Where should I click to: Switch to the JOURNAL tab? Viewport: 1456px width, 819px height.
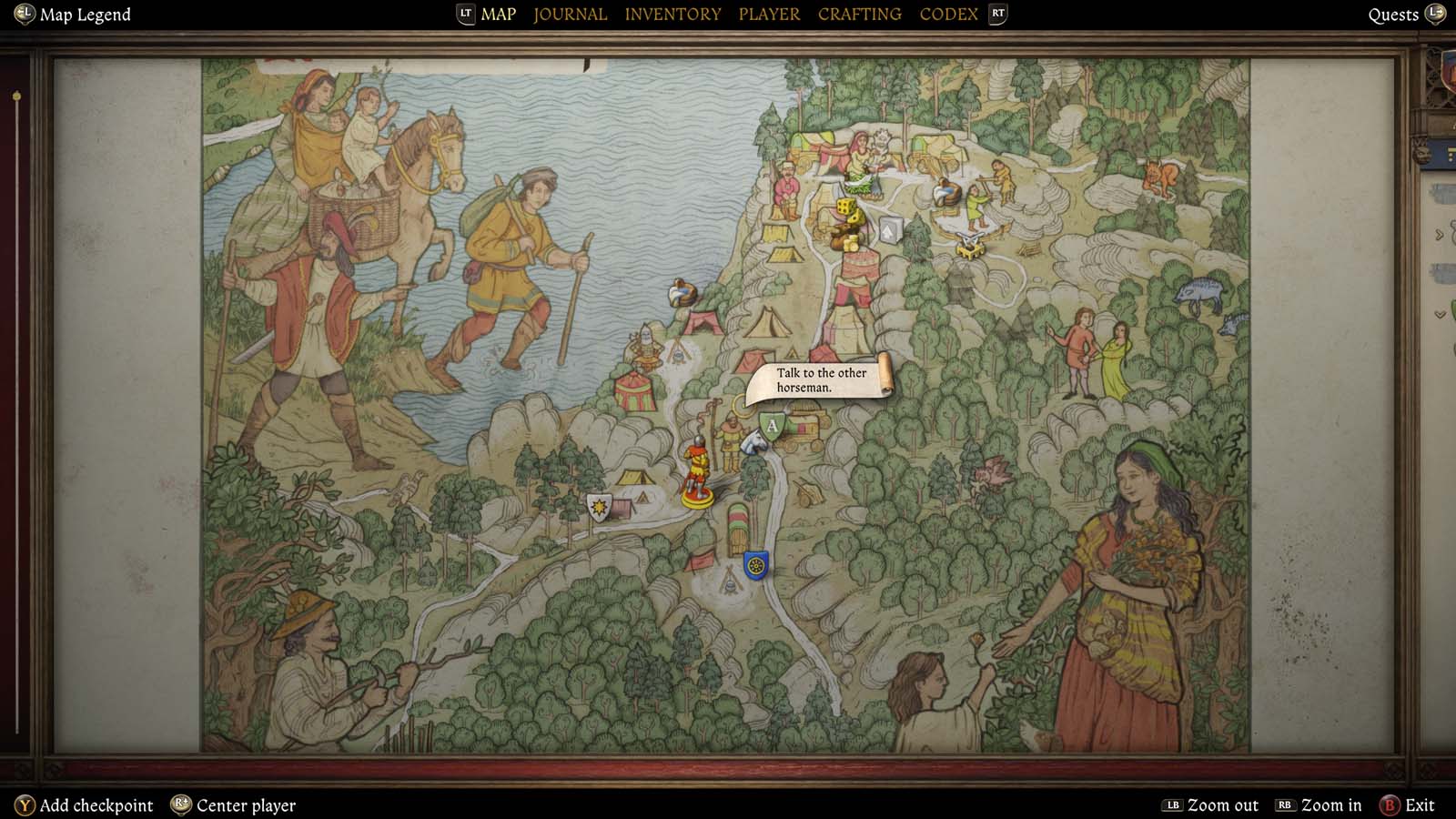click(570, 14)
